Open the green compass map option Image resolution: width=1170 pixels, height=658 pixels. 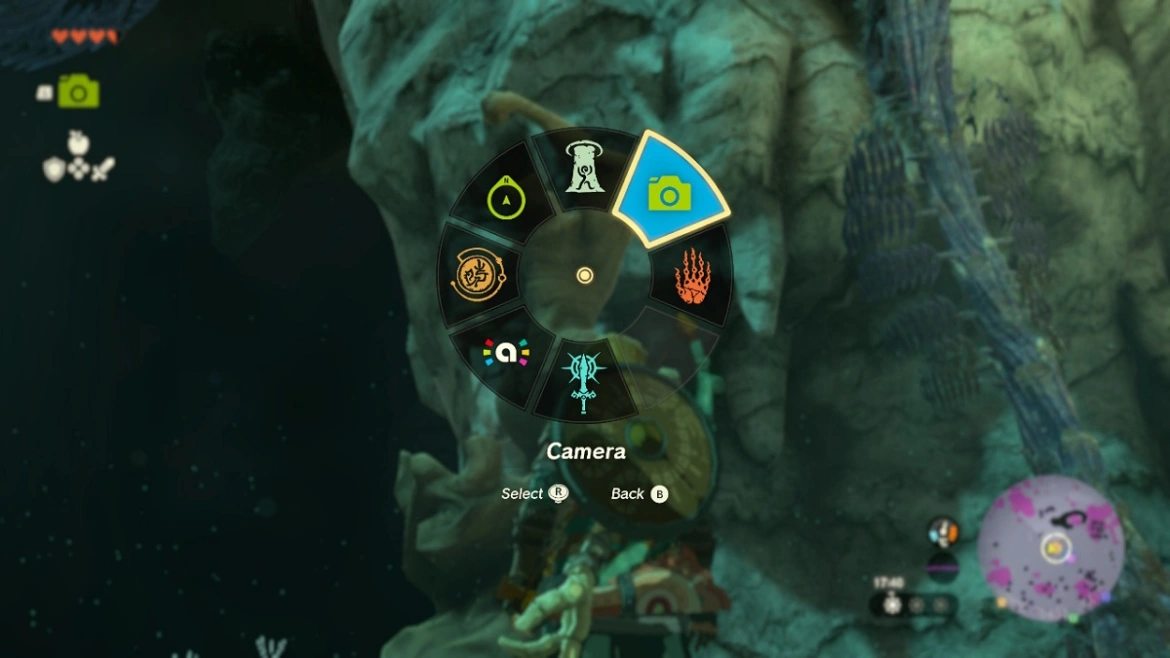click(507, 198)
